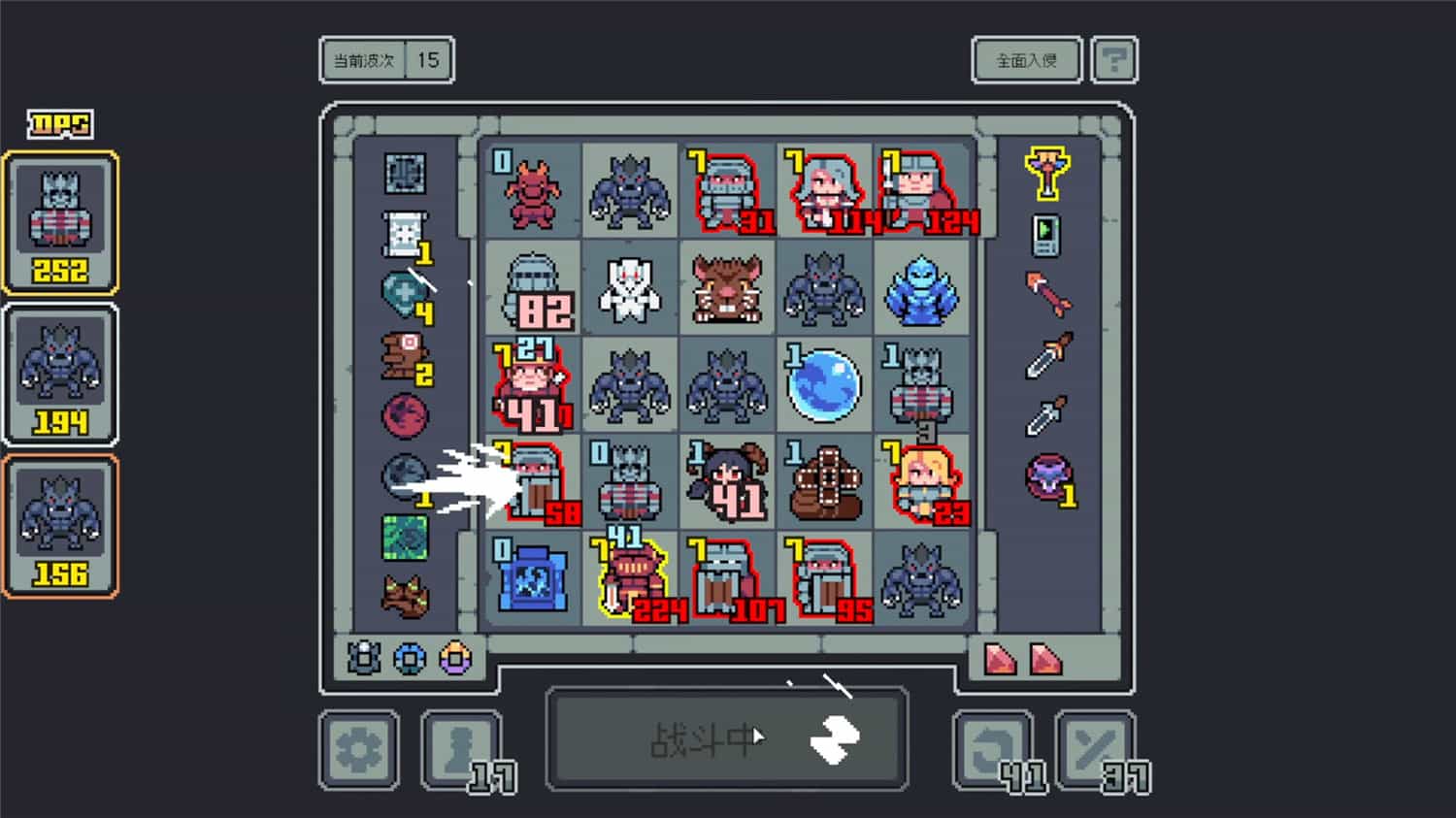Select the yellow trophy icon on right panel
Viewport: 1456px width, 818px height.
pos(1046,175)
